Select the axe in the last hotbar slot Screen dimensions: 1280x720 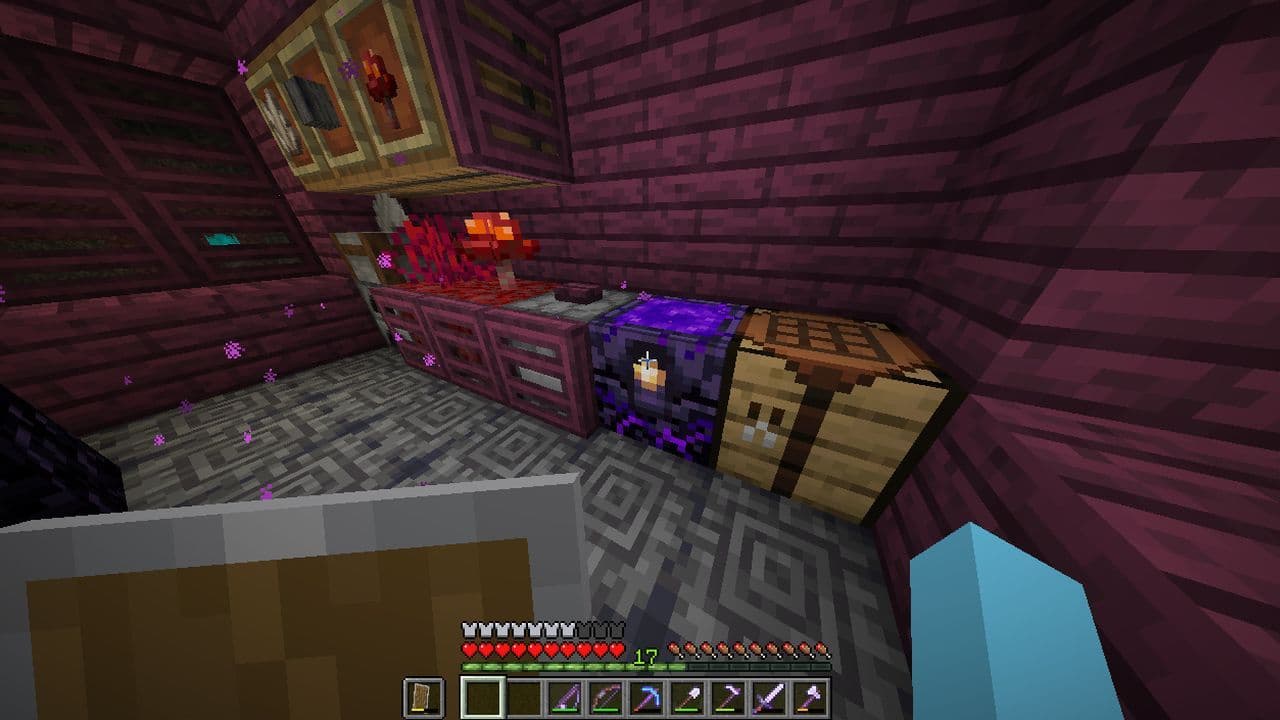click(x=808, y=692)
